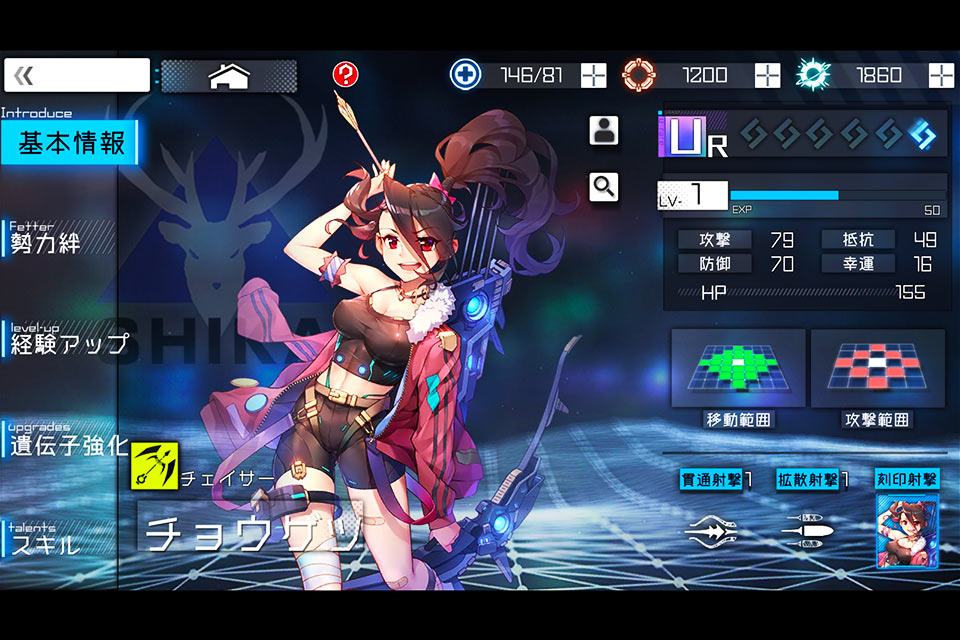Click the yellow チェイサー class icon
This screenshot has height=640, width=960.
pyautogui.click(x=154, y=465)
